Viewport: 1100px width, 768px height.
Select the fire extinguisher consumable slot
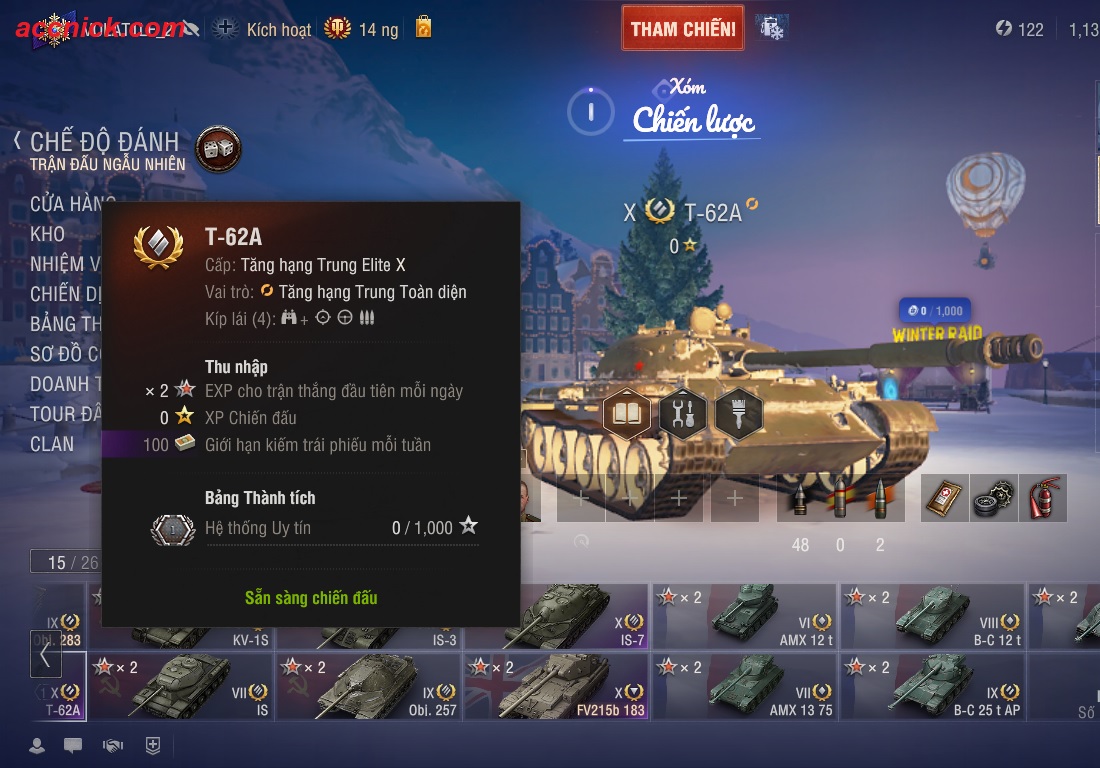(1042, 497)
